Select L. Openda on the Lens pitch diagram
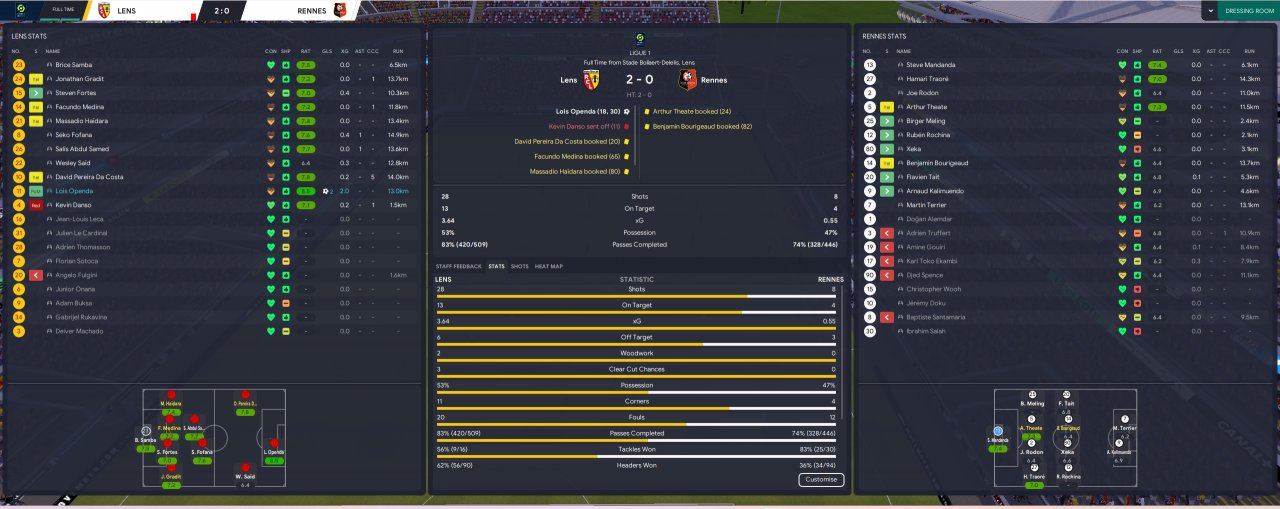Viewport: 1280px width, 509px height. pyautogui.click(x=273, y=451)
